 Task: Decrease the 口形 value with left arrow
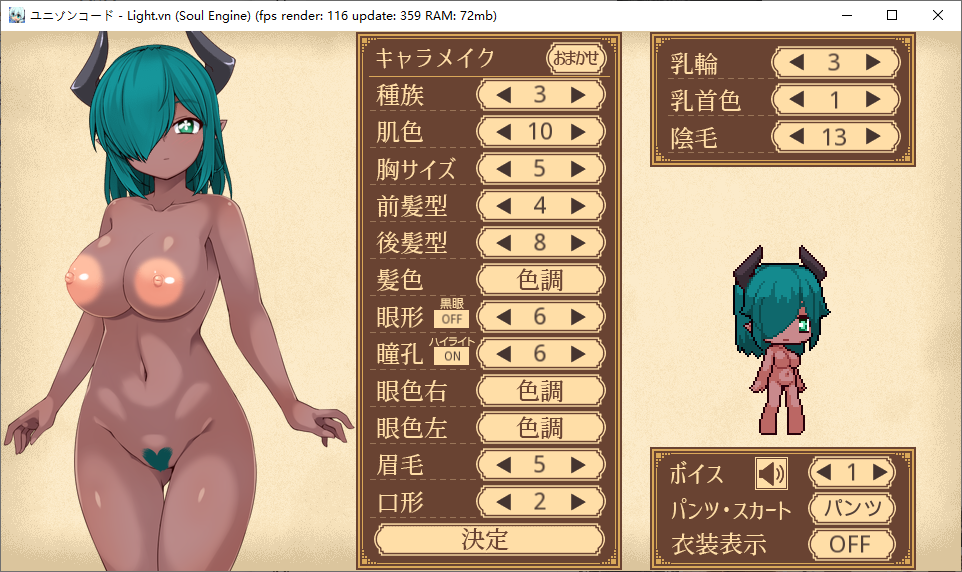(x=504, y=502)
